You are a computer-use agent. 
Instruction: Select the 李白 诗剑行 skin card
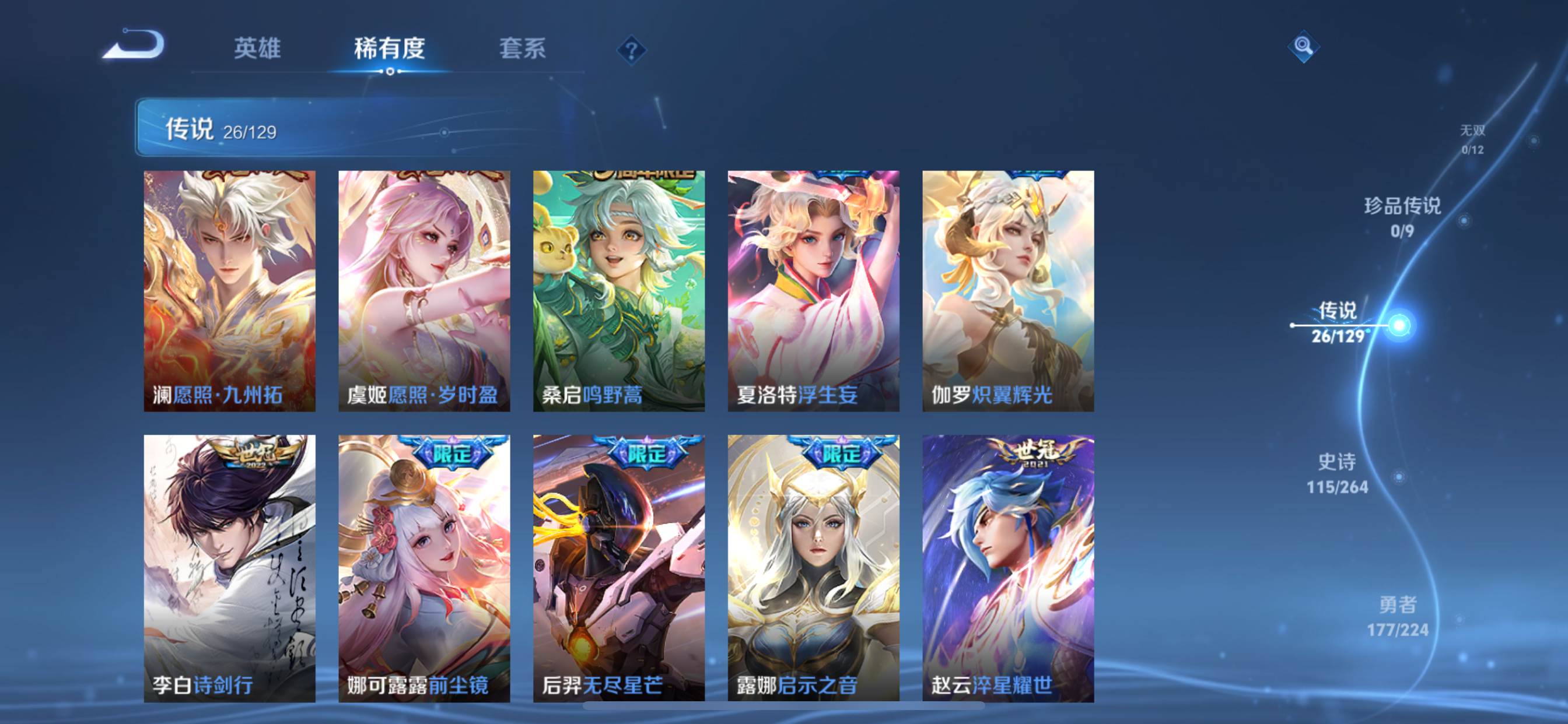[x=229, y=568]
